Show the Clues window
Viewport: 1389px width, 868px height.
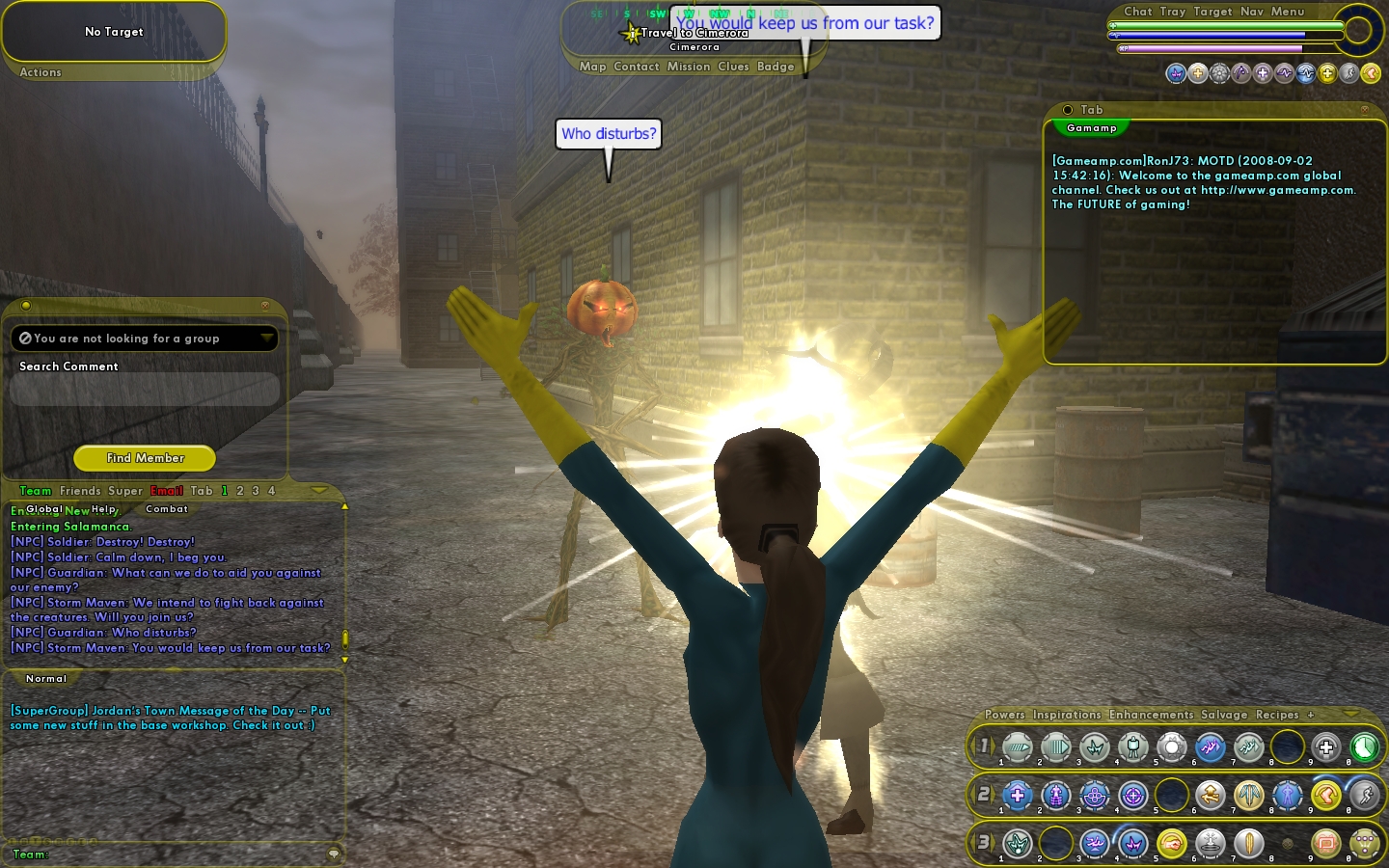pyautogui.click(x=733, y=67)
